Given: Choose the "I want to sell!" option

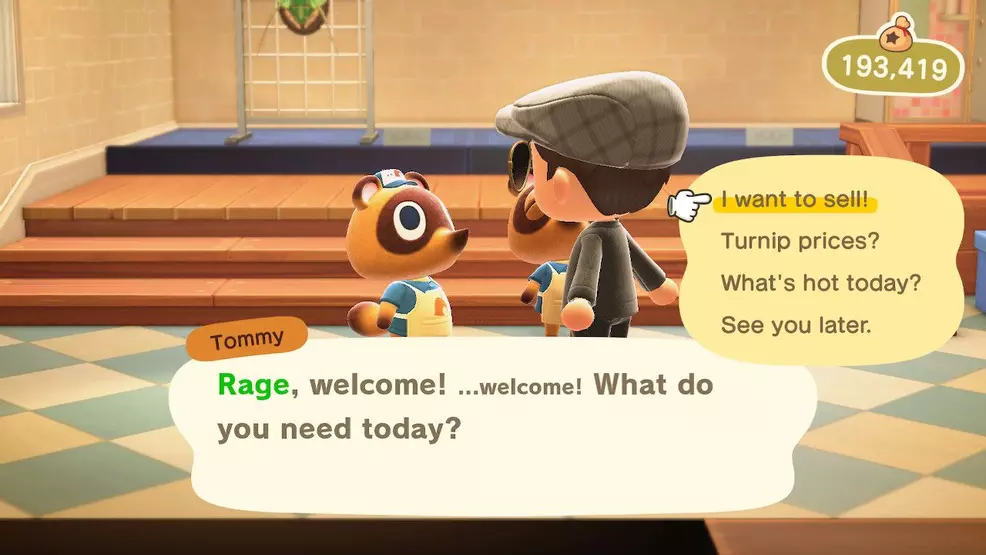Looking at the screenshot, I should (x=796, y=200).
